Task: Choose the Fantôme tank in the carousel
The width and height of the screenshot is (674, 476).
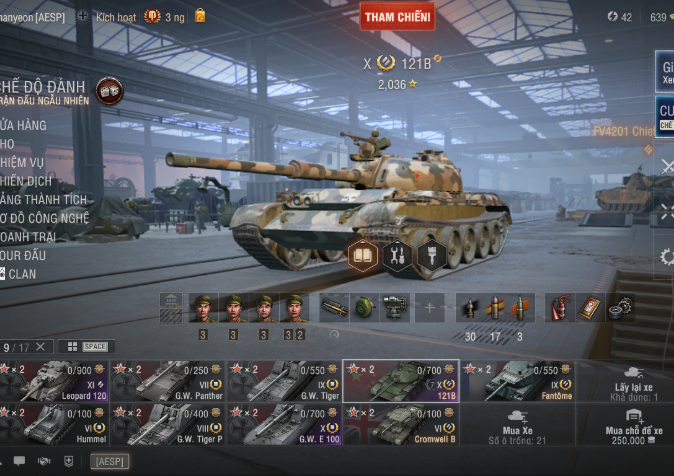Action: 518,381
